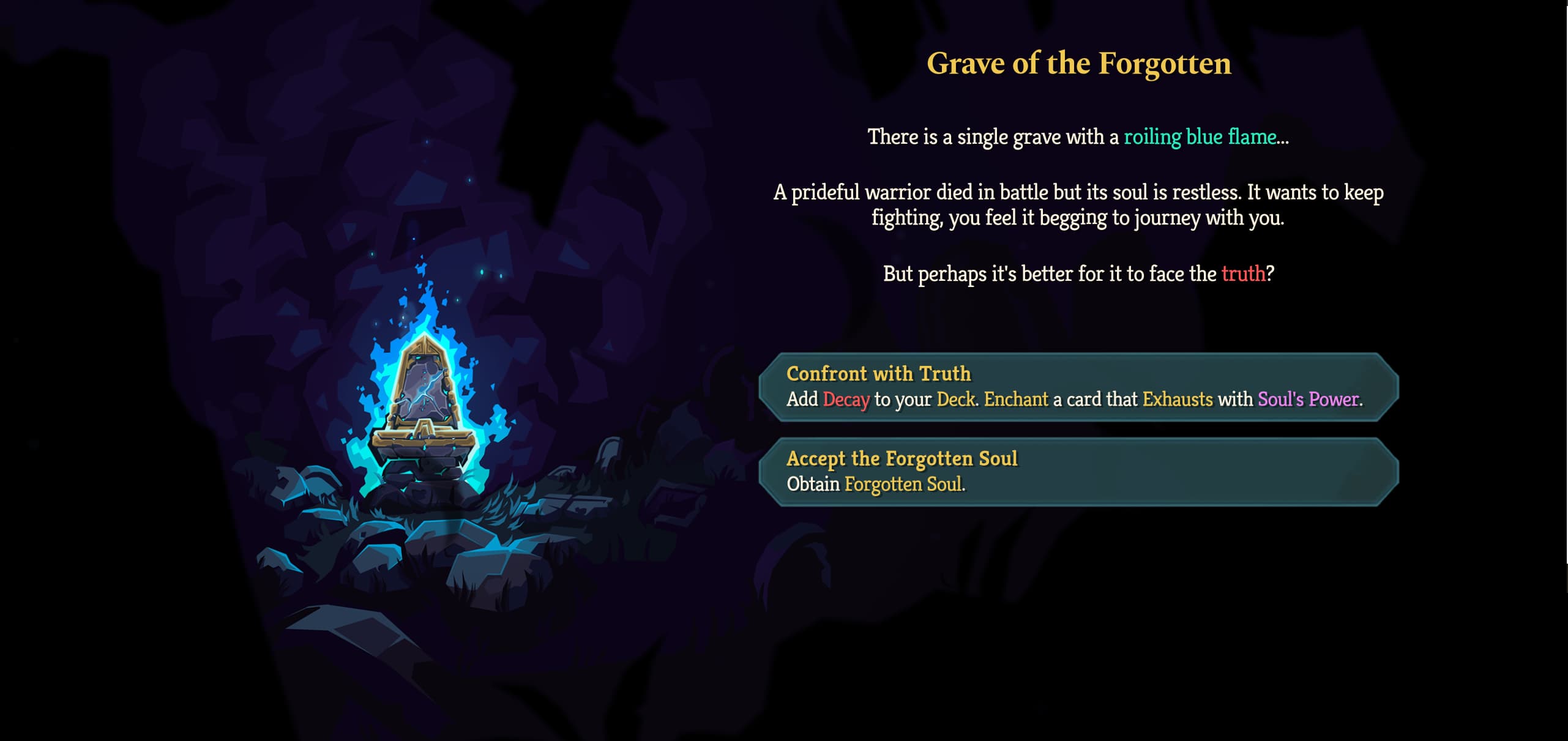Select the Forgotten Soul keyword

pyautogui.click(x=905, y=483)
